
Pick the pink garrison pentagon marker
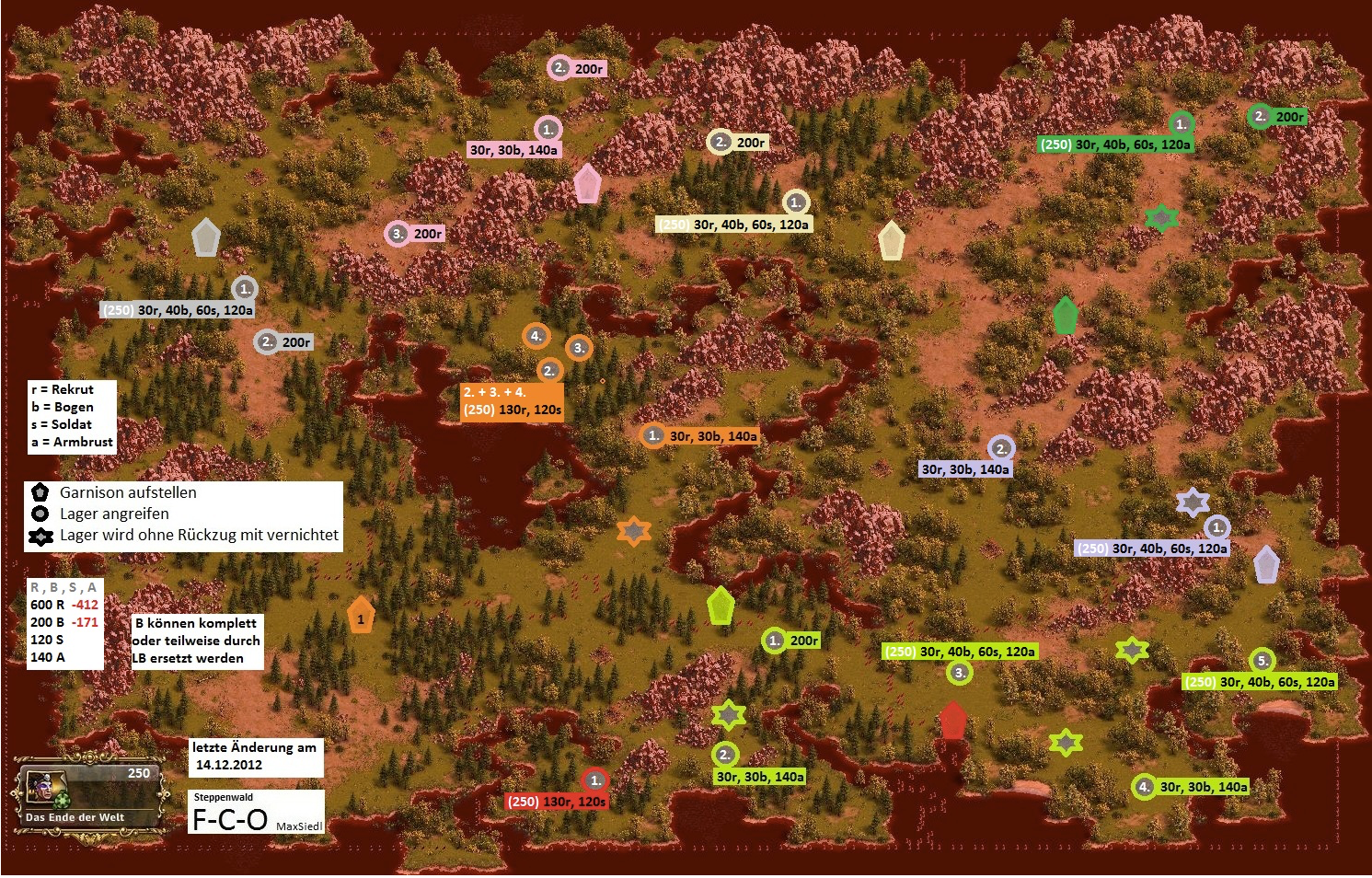click(x=587, y=183)
